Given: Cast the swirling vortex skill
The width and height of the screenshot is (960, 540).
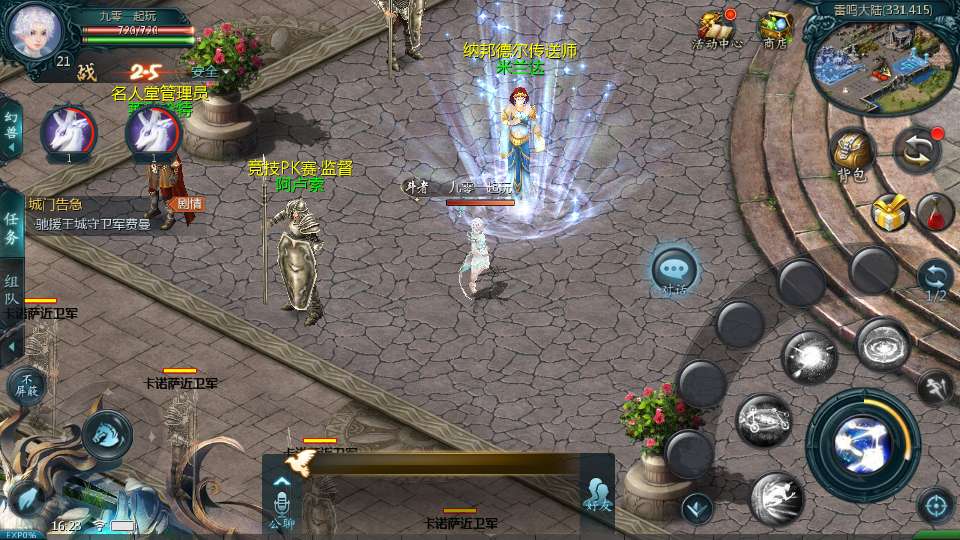Looking at the screenshot, I should [x=882, y=344].
